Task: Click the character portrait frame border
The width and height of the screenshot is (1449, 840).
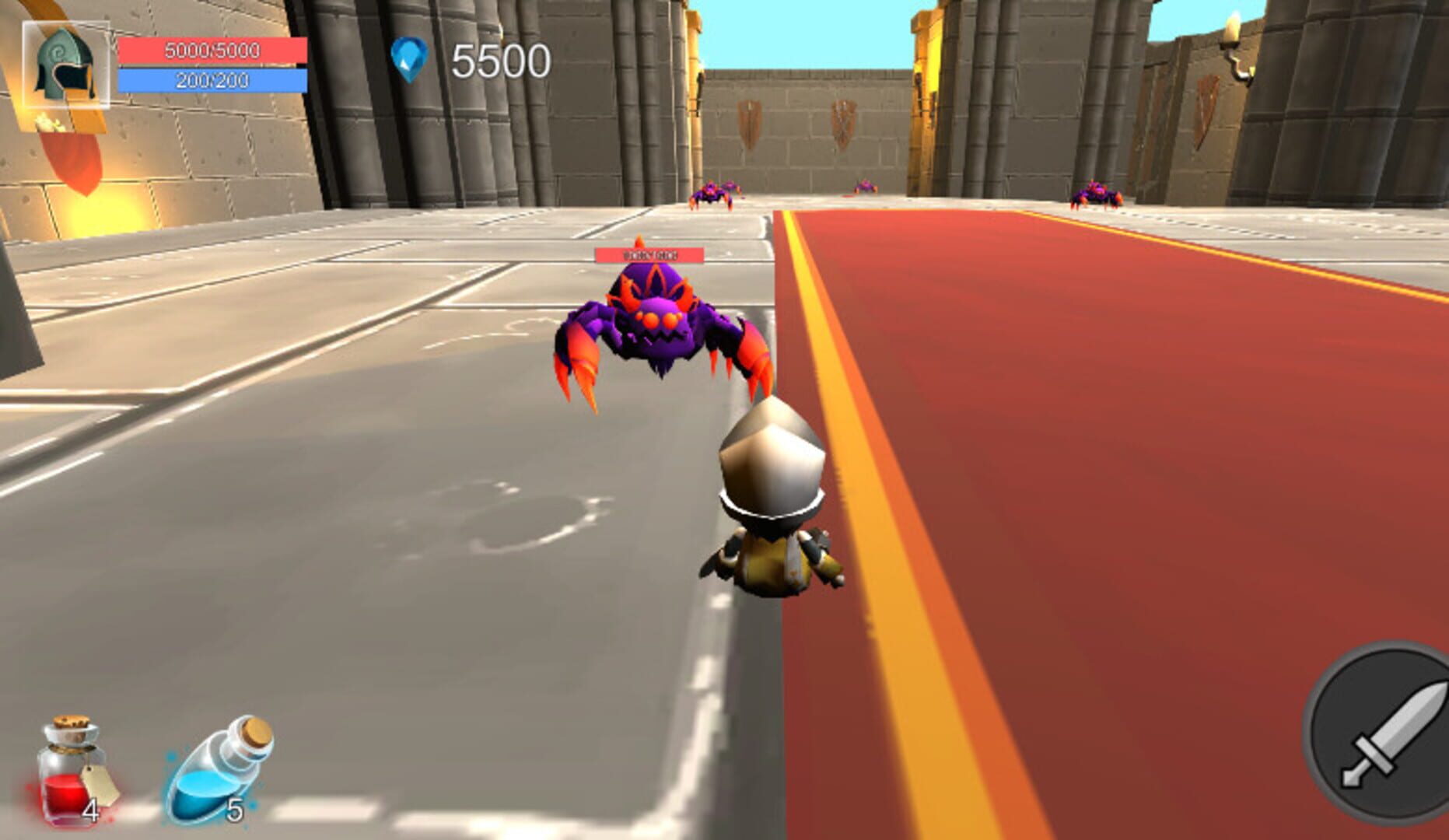Action: [x=66, y=22]
